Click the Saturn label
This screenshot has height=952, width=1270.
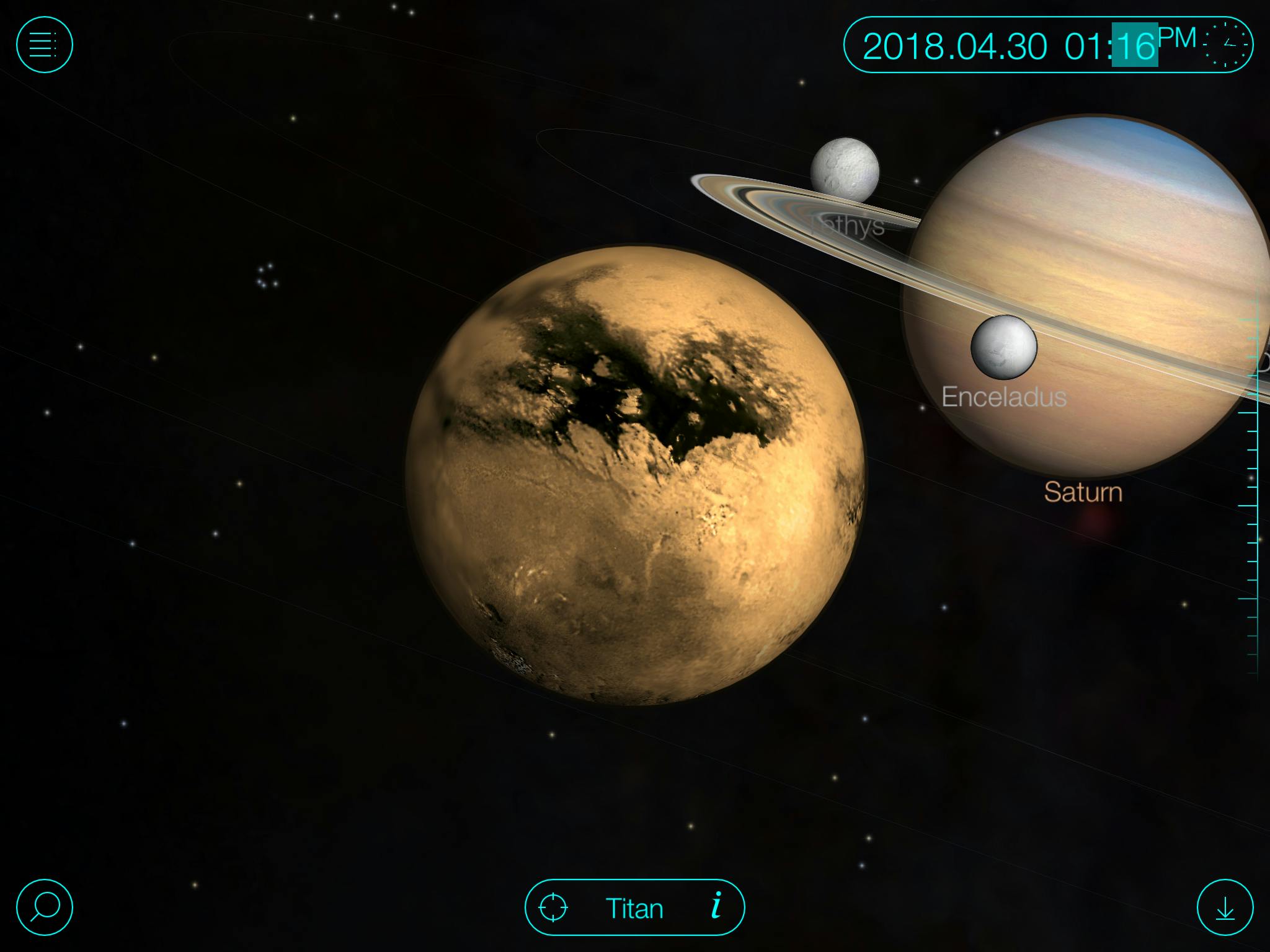pyautogui.click(x=1083, y=492)
